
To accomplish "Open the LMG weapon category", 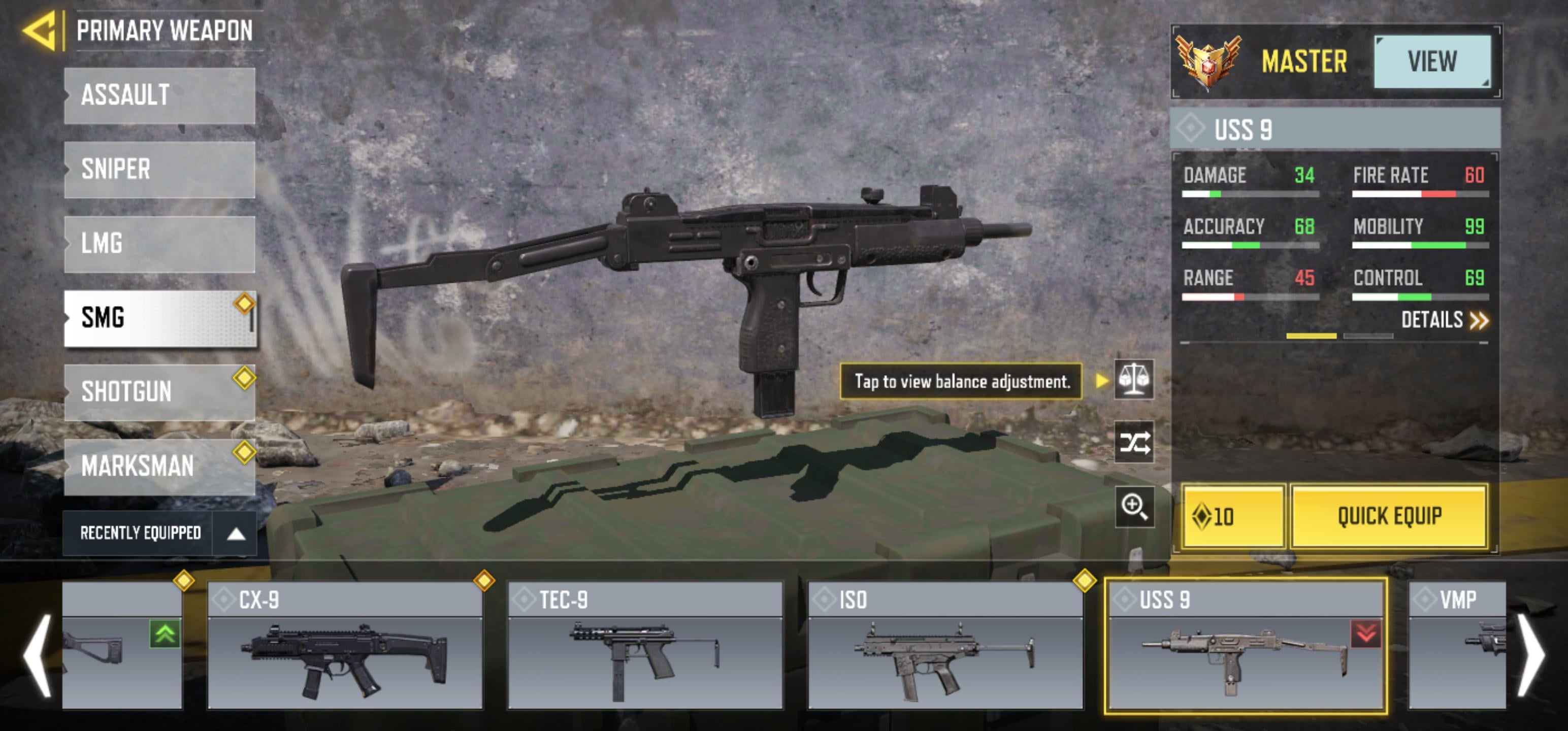I will coord(159,244).
